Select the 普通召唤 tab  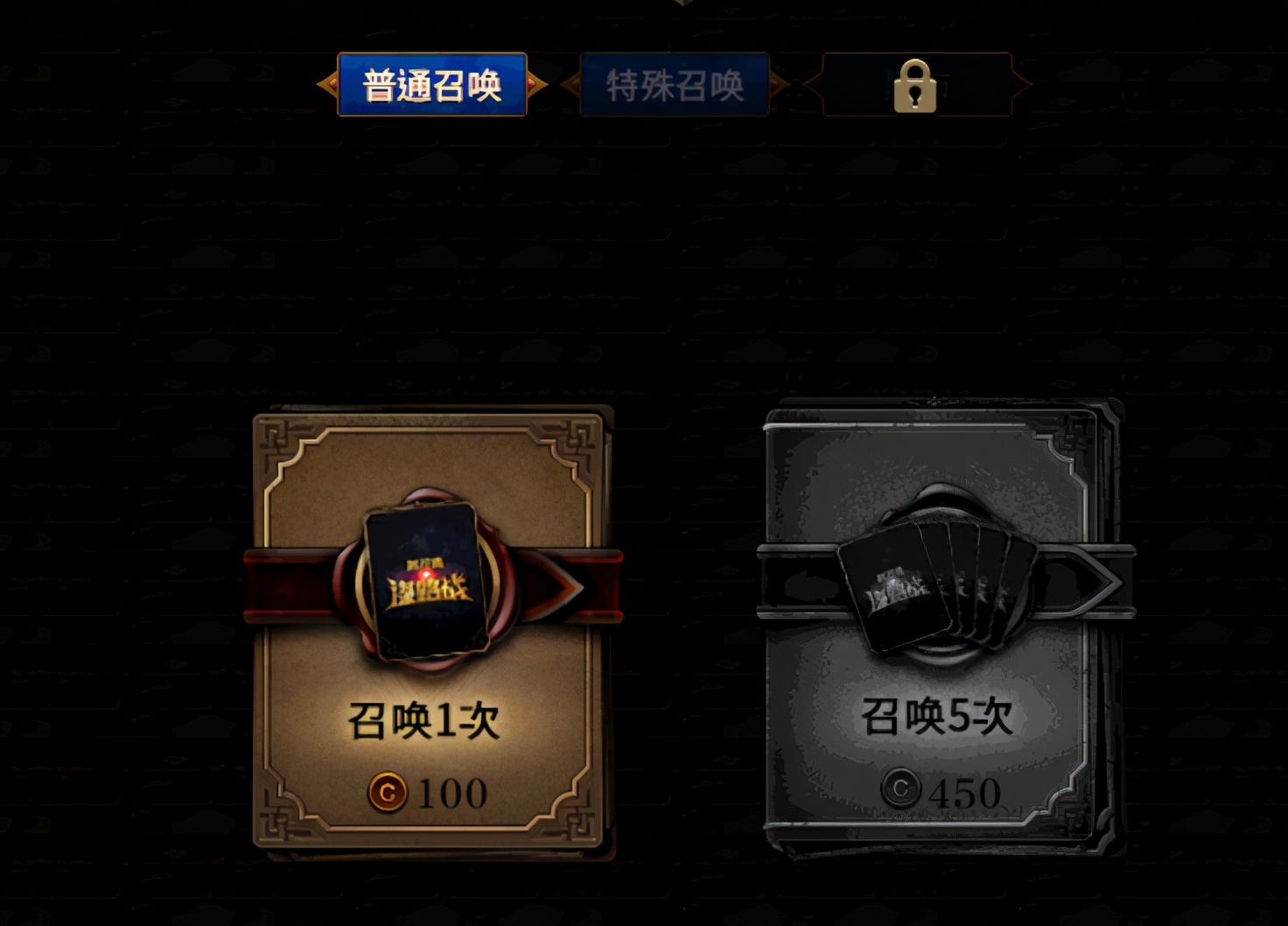pyautogui.click(x=432, y=85)
